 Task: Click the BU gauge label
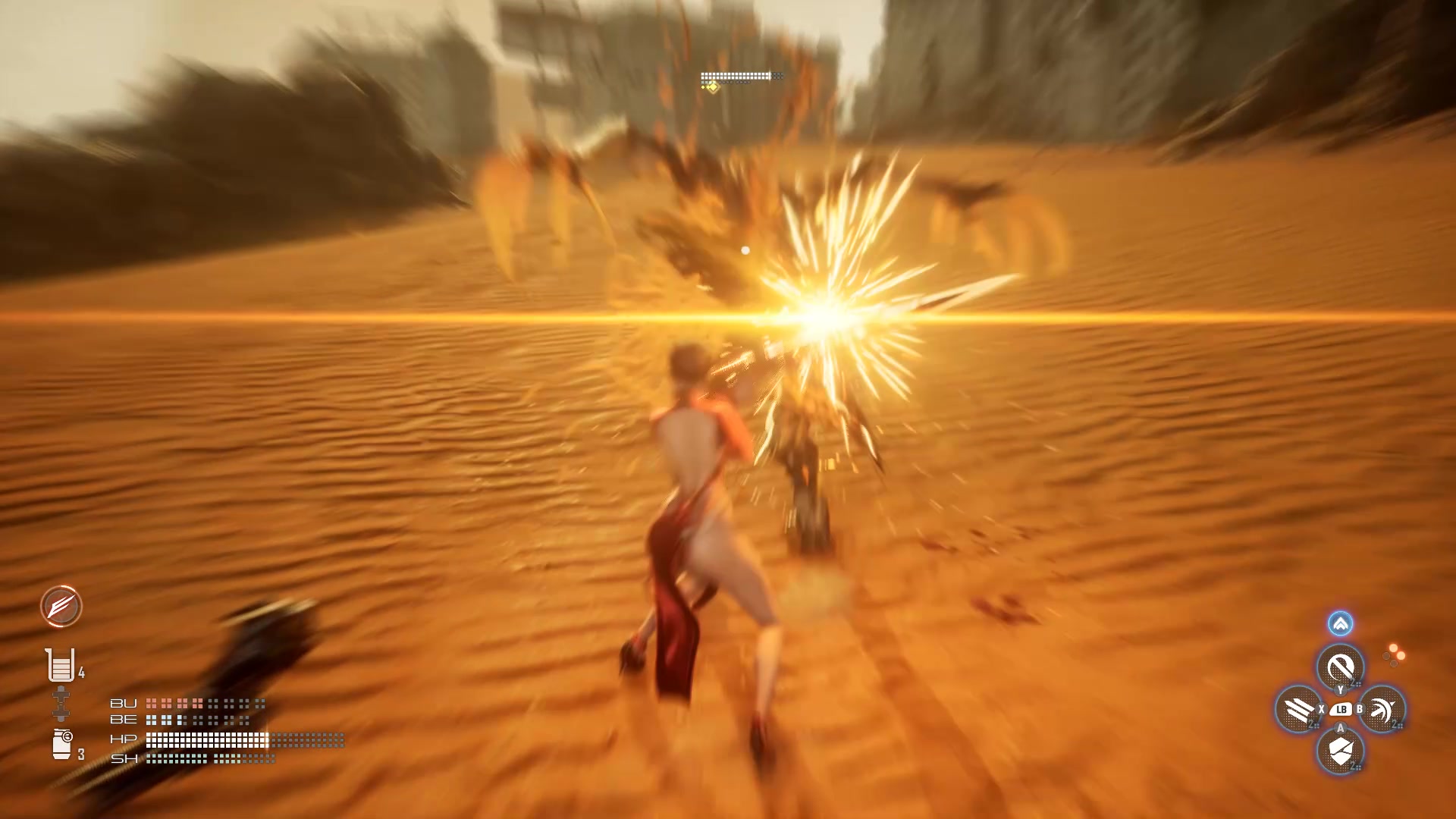click(x=123, y=703)
